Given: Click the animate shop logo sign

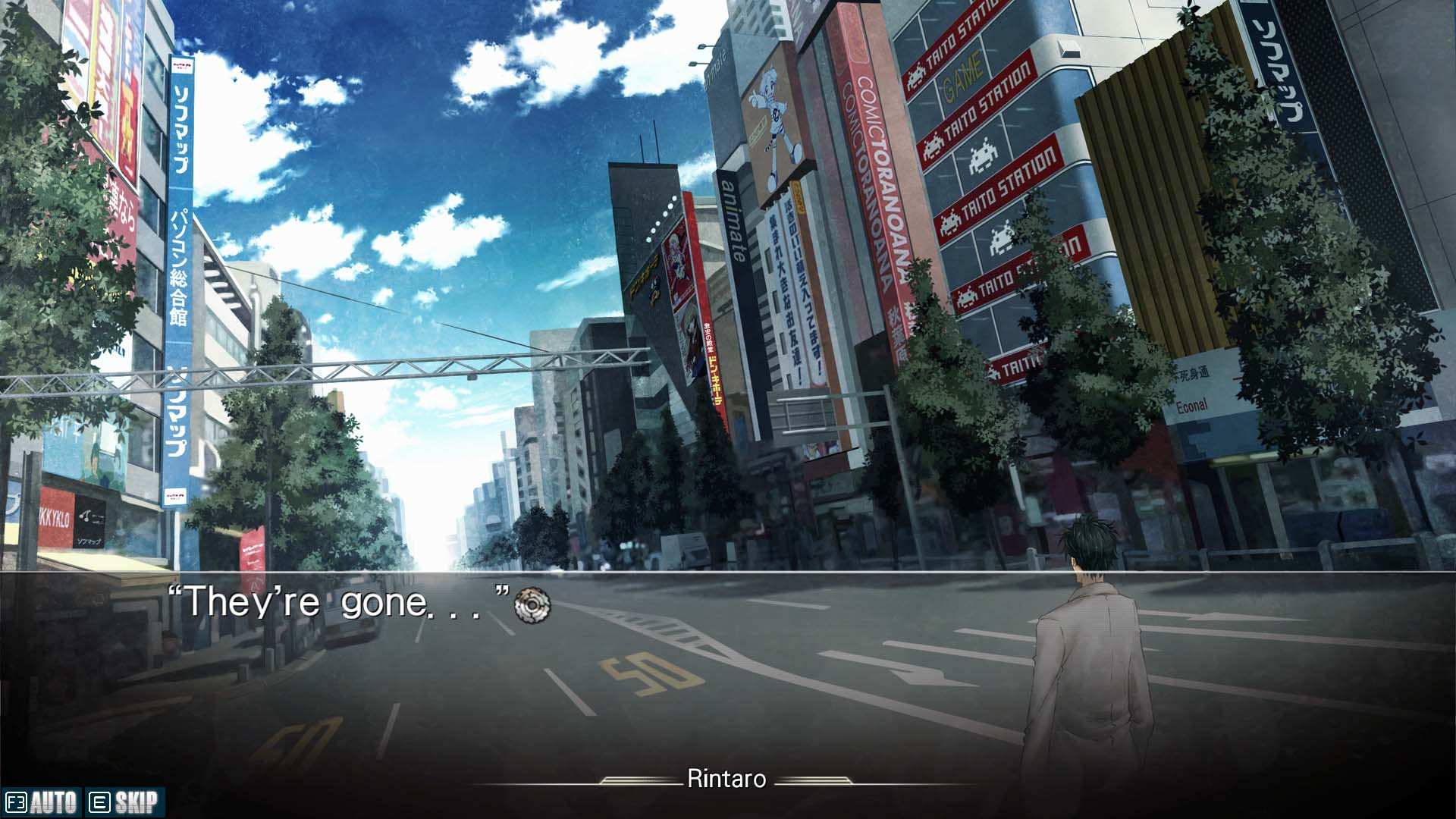Looking at the screenshot, I should 732,220.
